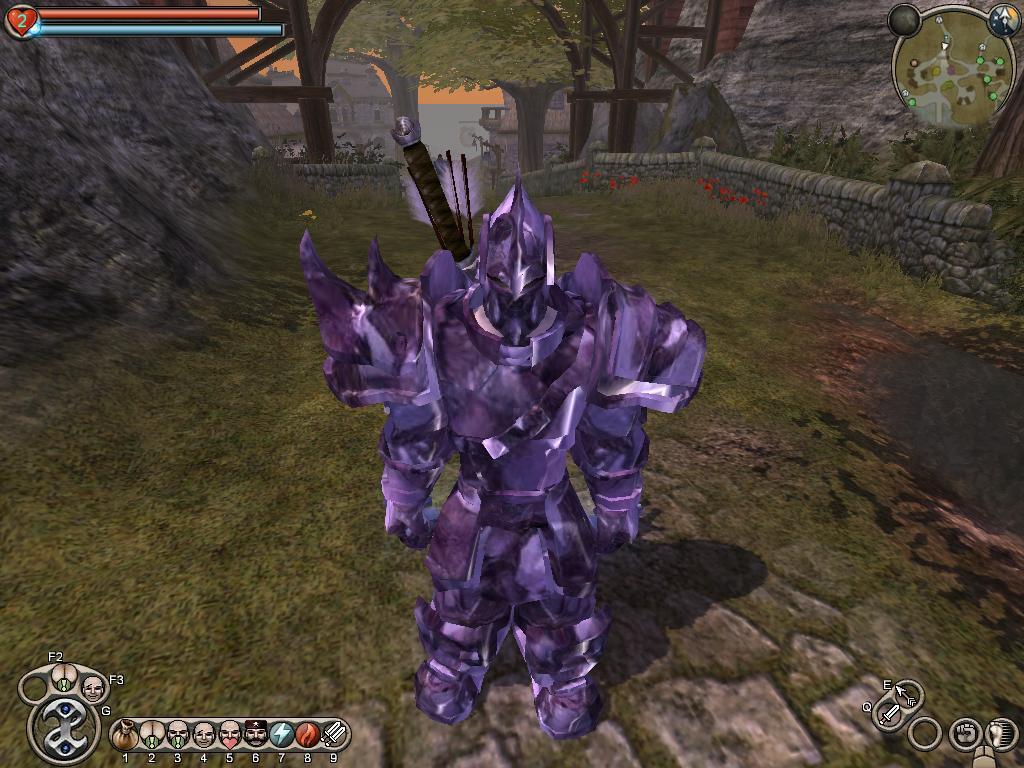
Task: Click the bald face expression beside the F3 label
Action: tap(93, 688)
